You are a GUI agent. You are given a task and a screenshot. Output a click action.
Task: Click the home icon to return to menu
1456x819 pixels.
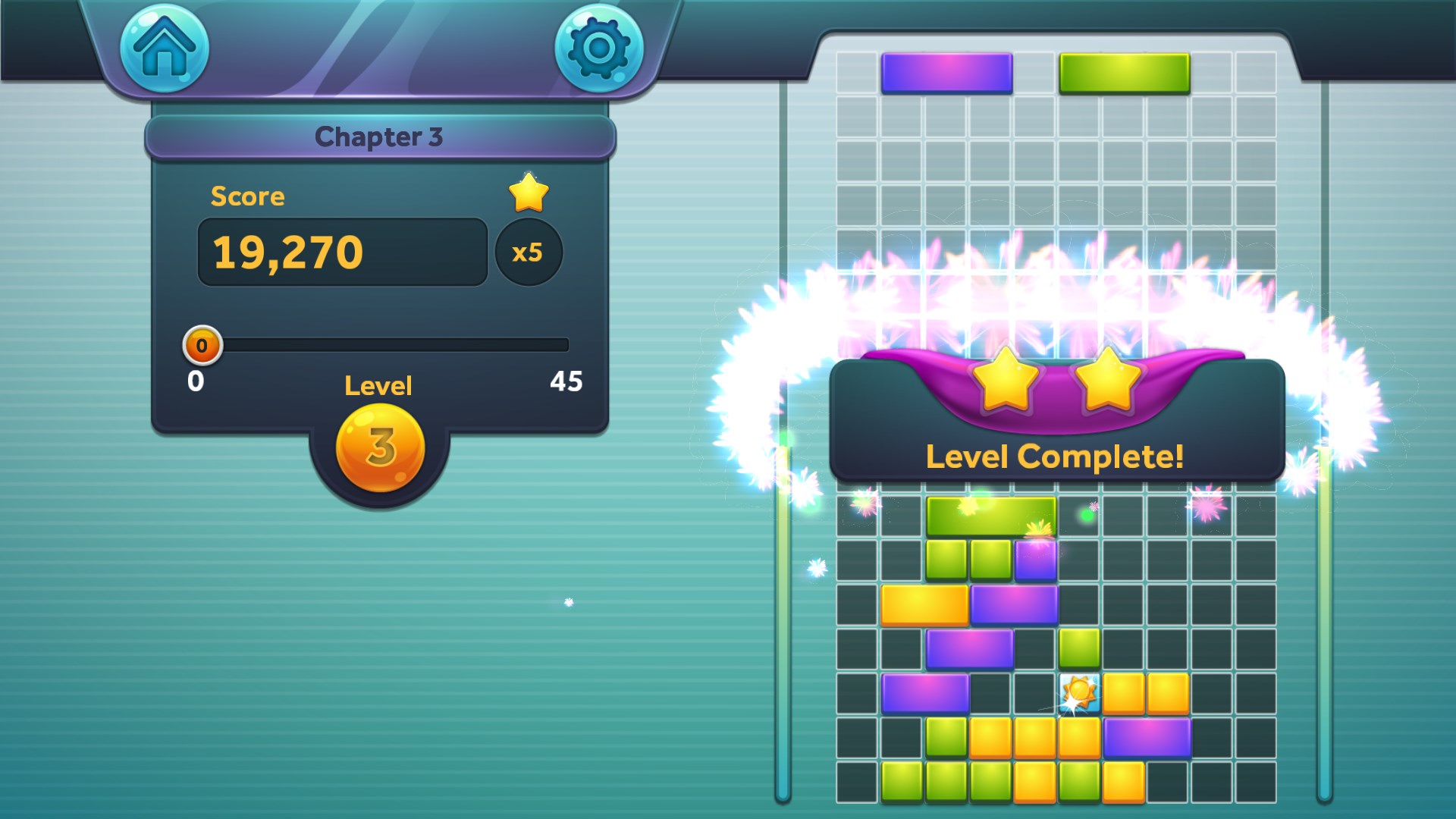pyautogui.click(x=163, y=49)
